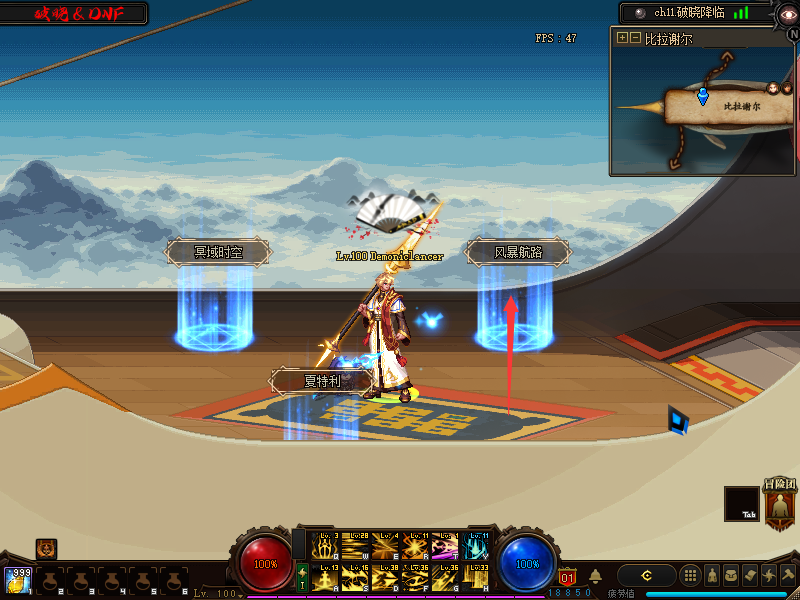800x600 pixels.
Task: Open the grid main menu button
Action: [690, 575]
